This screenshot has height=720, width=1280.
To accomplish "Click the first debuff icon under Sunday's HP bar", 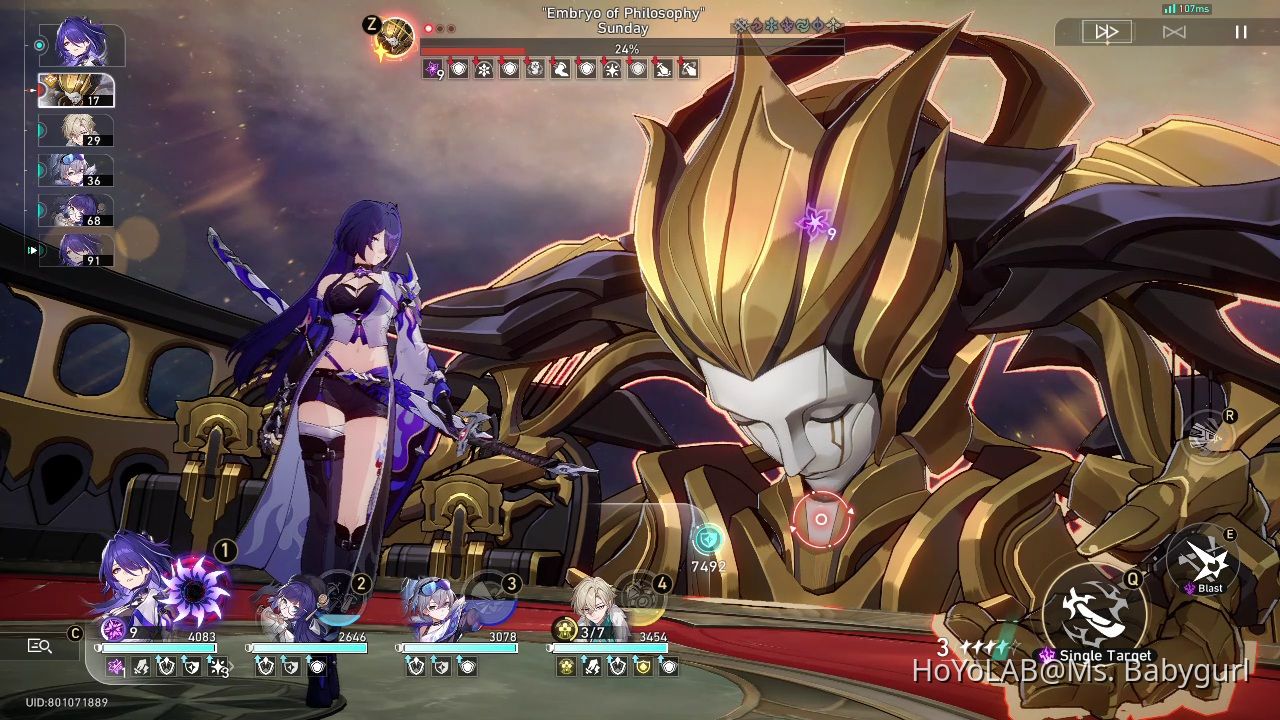I will 433,69.
